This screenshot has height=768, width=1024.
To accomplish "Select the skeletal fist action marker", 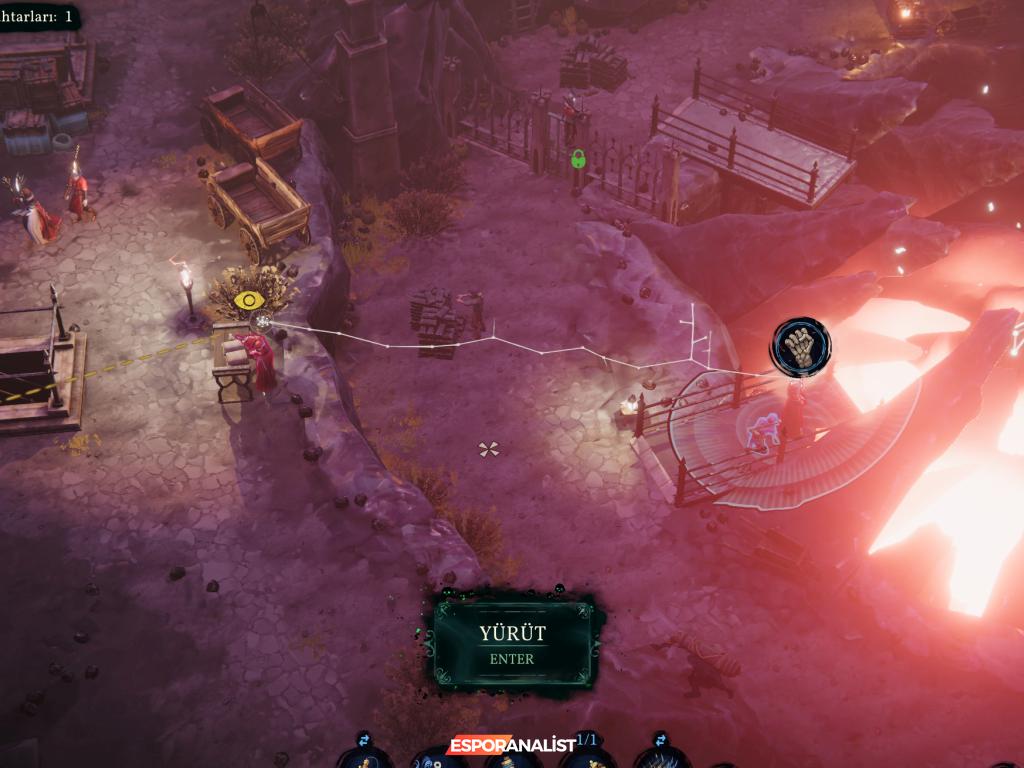I will pyautogui.click(x=800, y=346).
